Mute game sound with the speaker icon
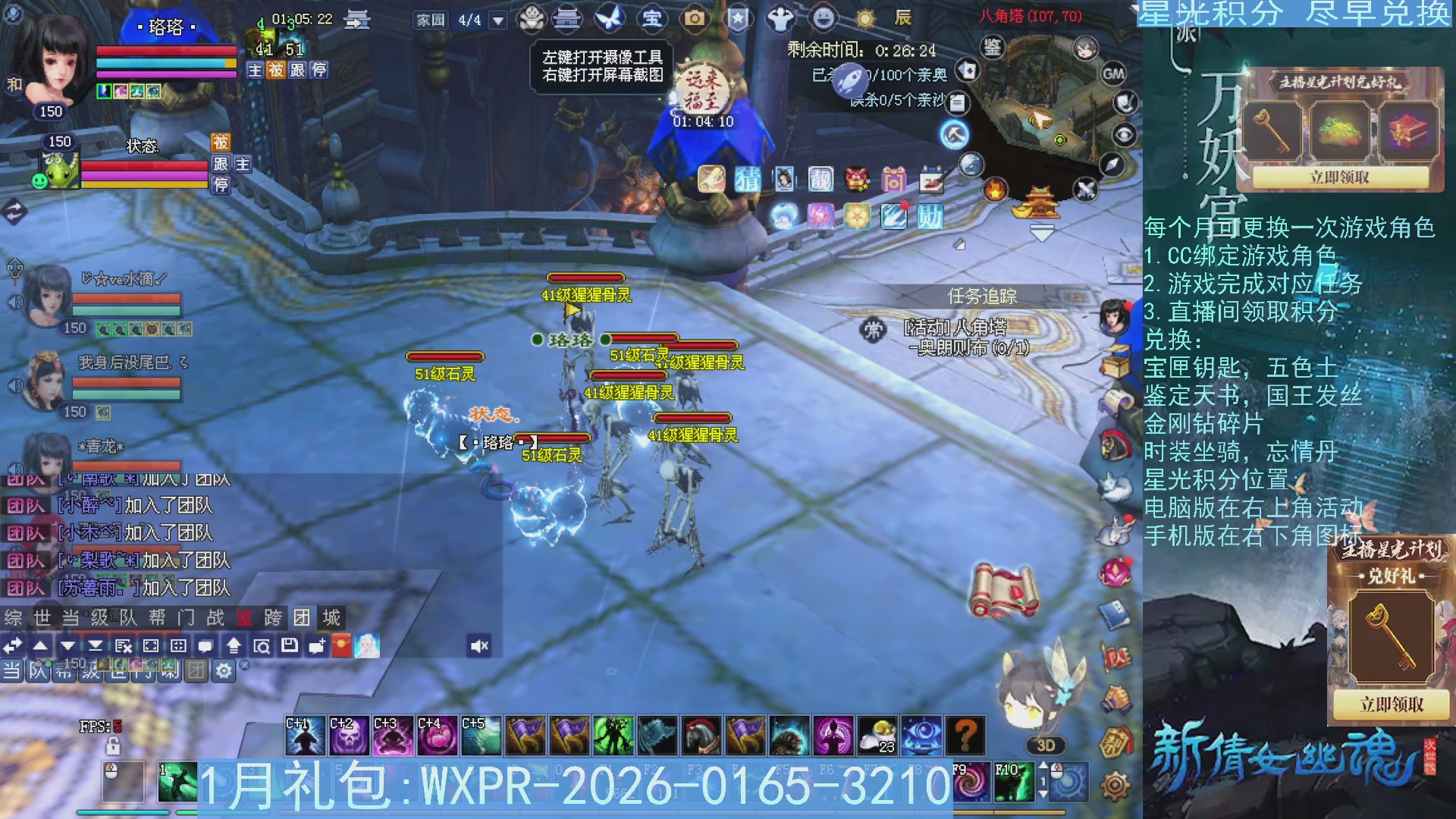The width and height of the screenshot is (1456, 819). (x=480, y=646)
